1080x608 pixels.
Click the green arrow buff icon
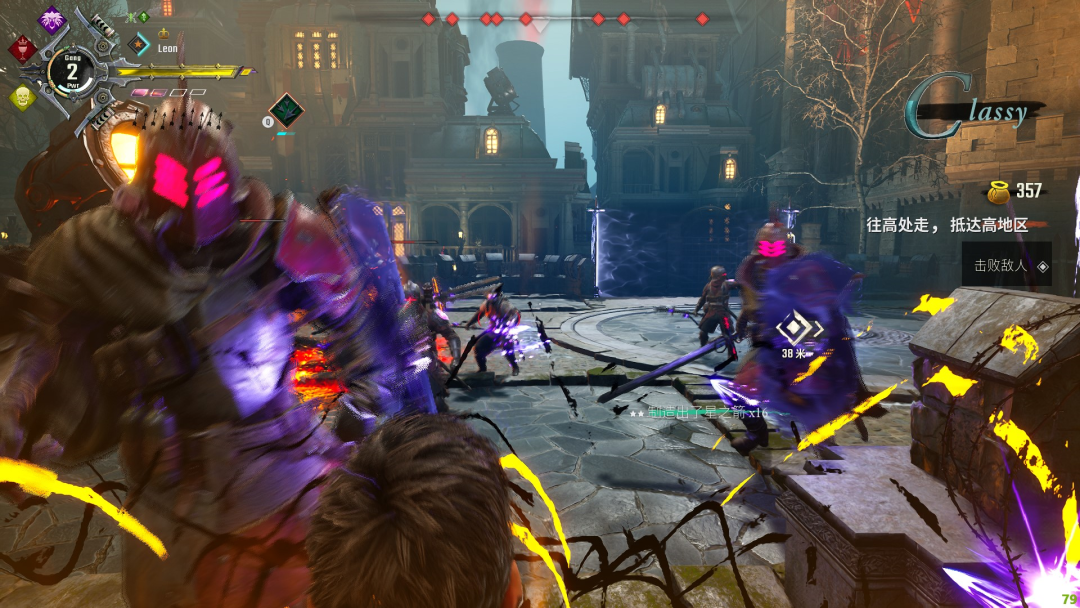[143, 17]
